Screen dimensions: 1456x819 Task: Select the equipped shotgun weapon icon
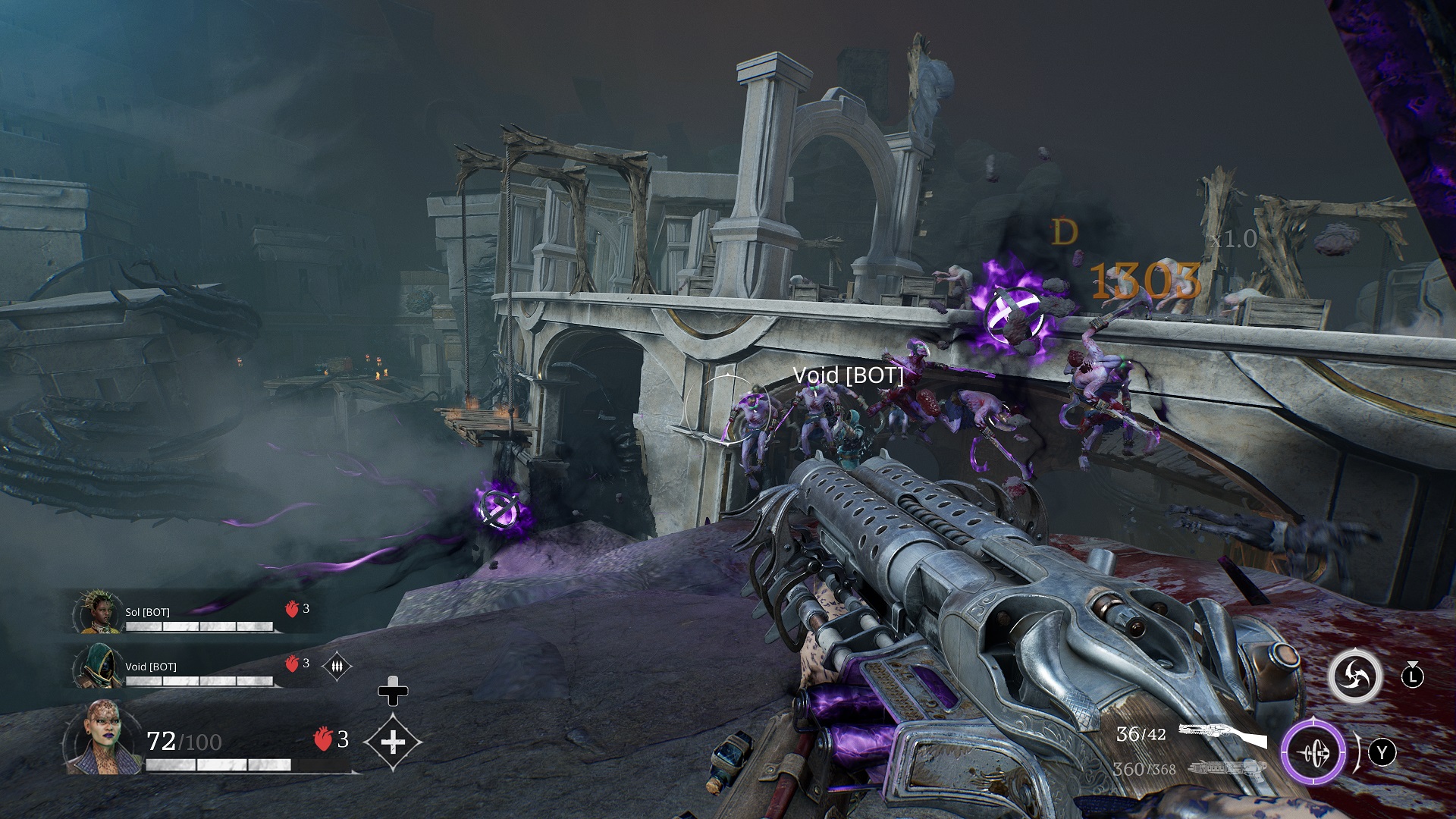1222,735
